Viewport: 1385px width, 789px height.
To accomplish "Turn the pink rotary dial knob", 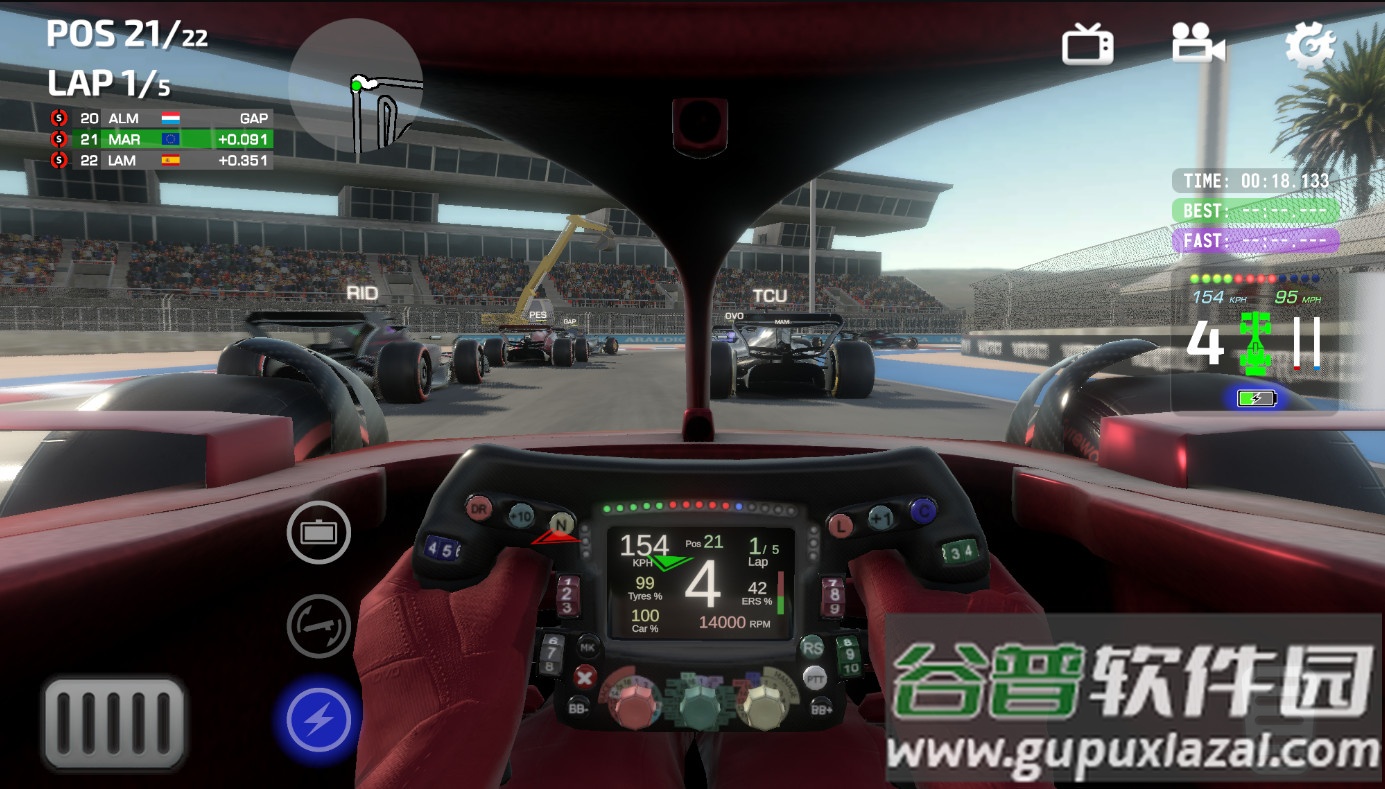I will pyautogui.click(x=633, y=703).
